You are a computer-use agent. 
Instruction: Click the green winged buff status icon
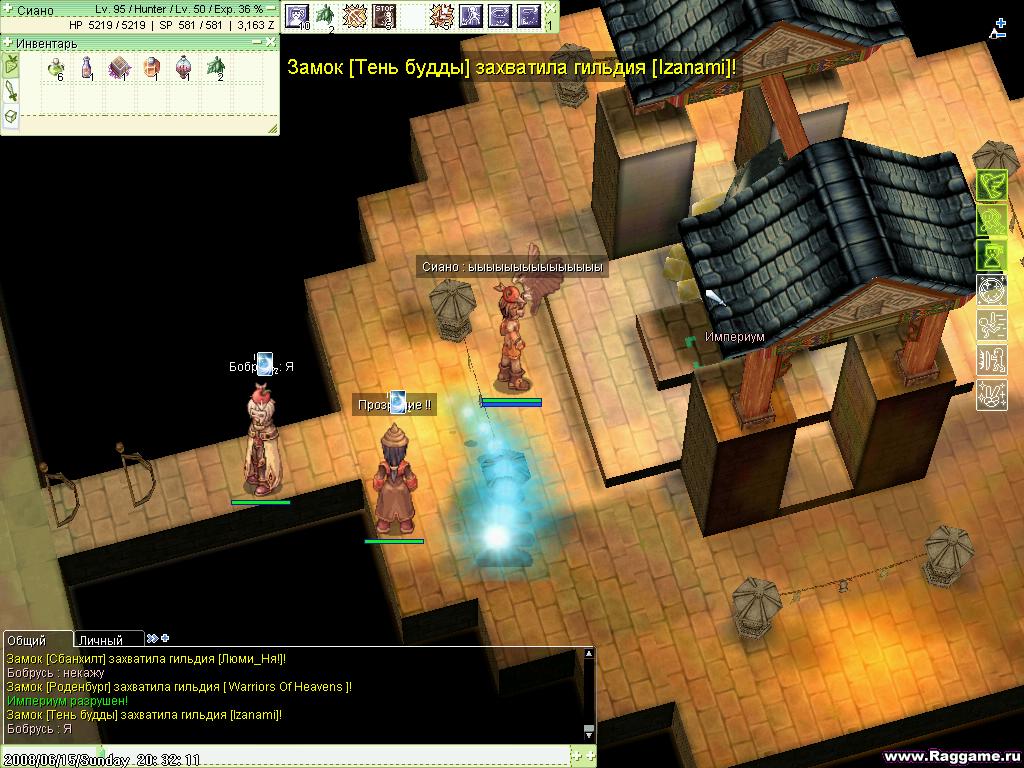[x=991, y=185]
